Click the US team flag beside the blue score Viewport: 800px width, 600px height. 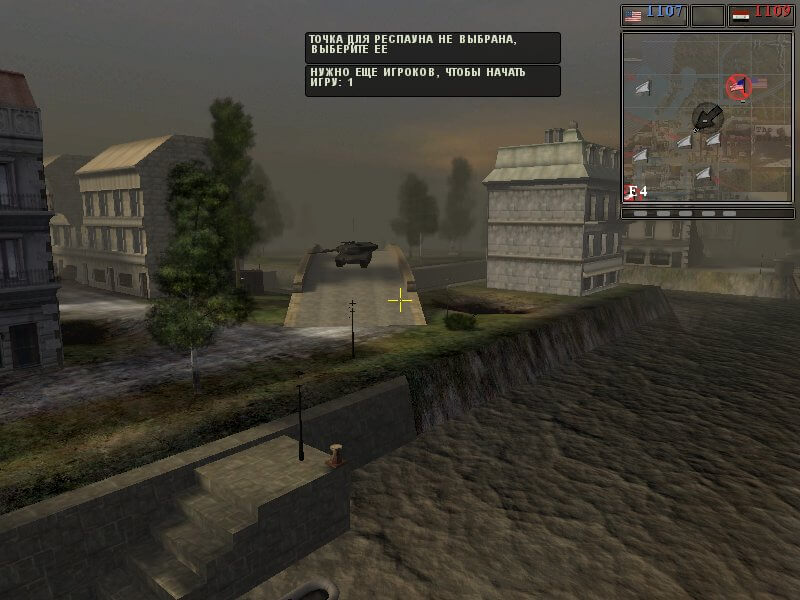point(632,15)
